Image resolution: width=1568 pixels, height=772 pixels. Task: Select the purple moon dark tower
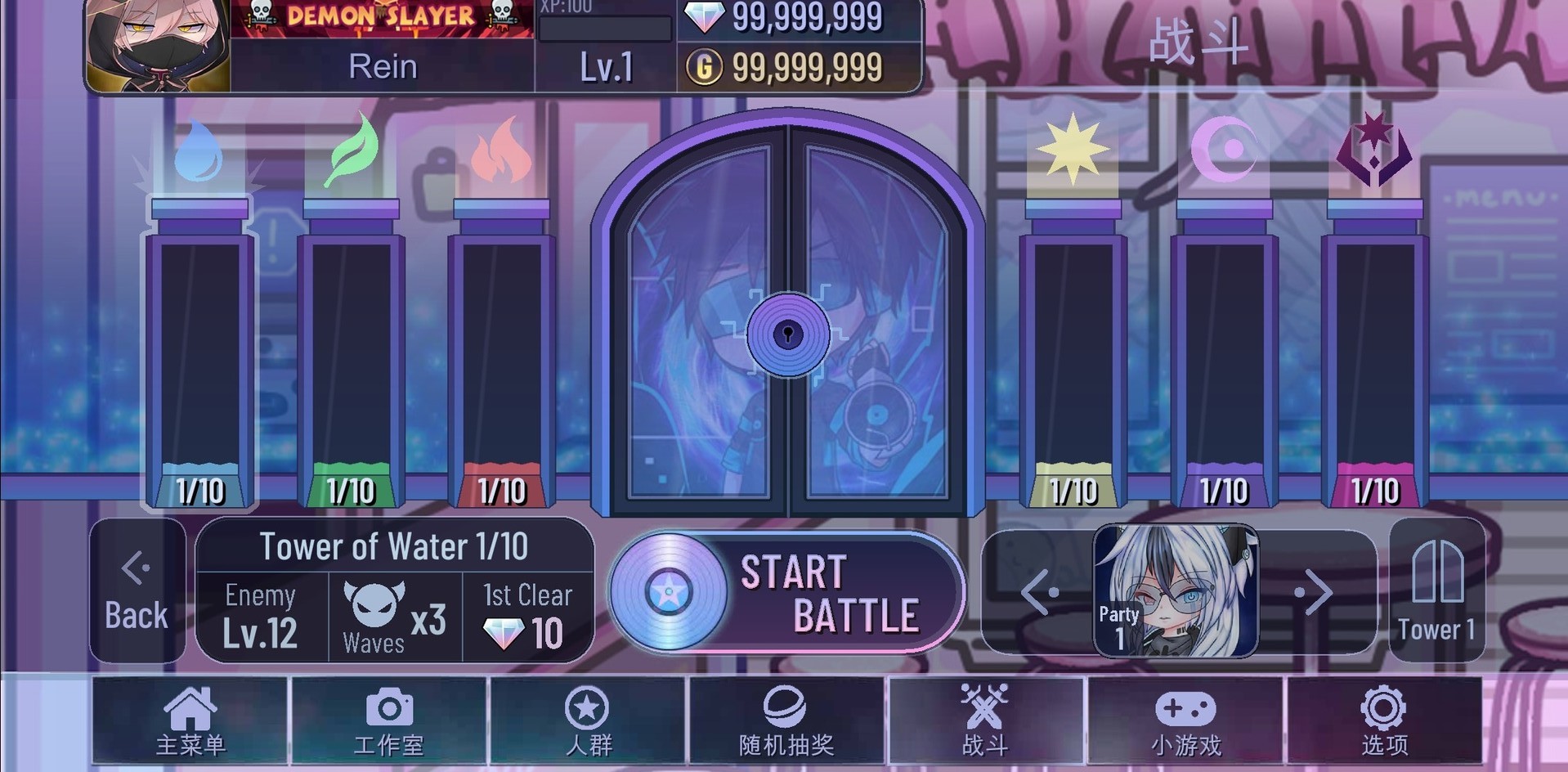pyautogui.click(x=1224, y=352)
